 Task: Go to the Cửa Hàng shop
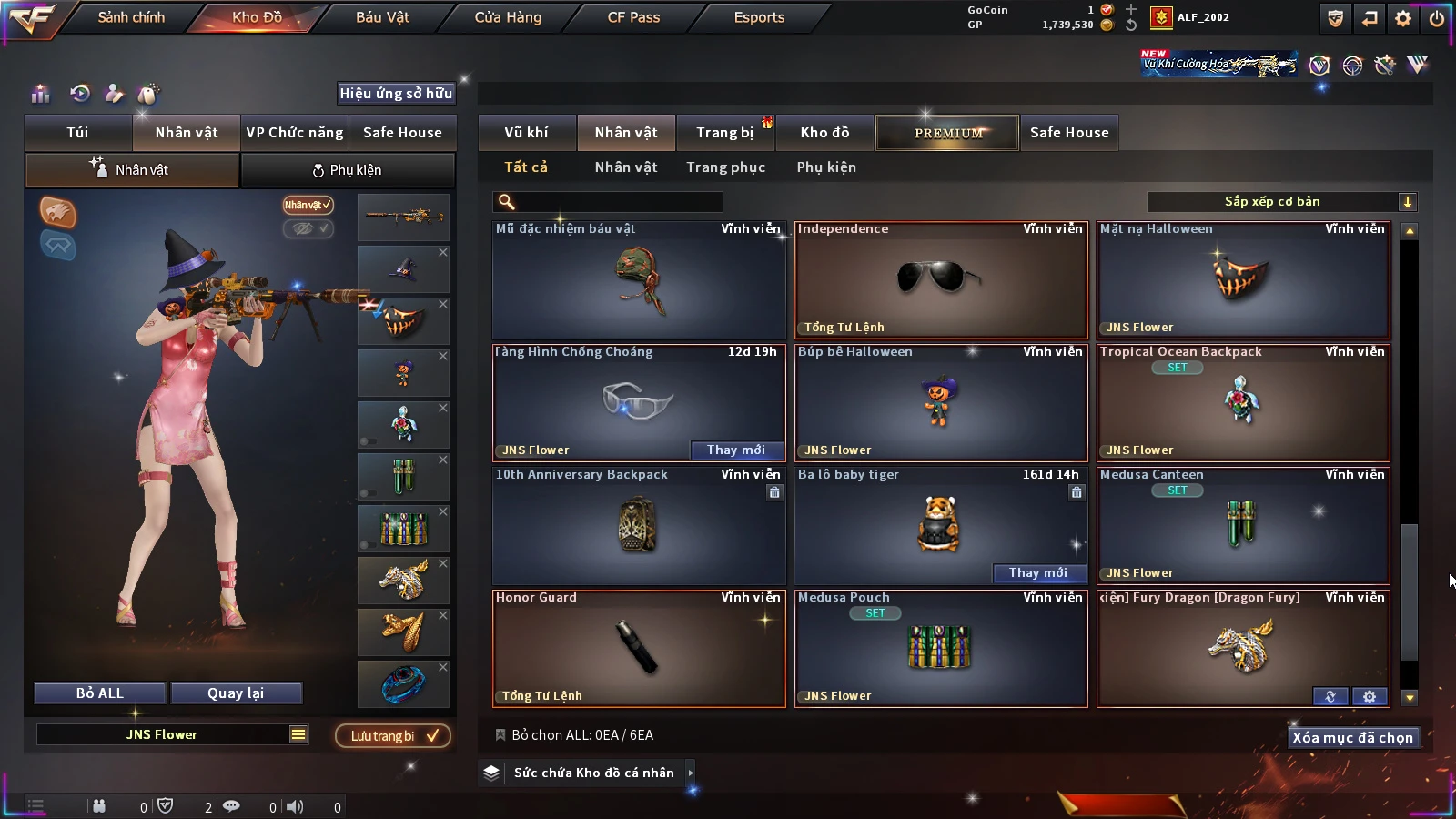(508, 17)
